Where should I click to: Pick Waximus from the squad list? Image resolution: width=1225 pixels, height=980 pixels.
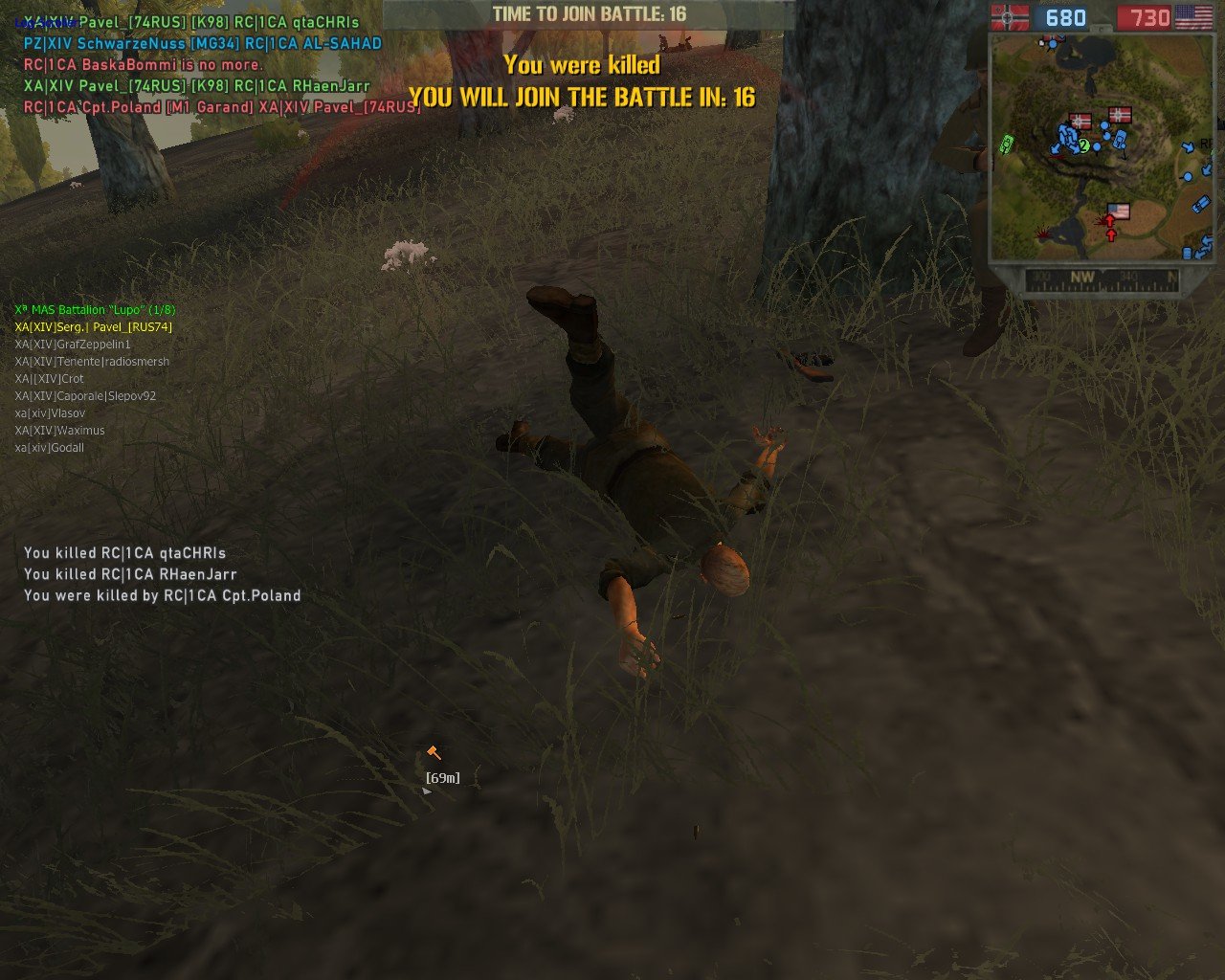pos(59,431)
